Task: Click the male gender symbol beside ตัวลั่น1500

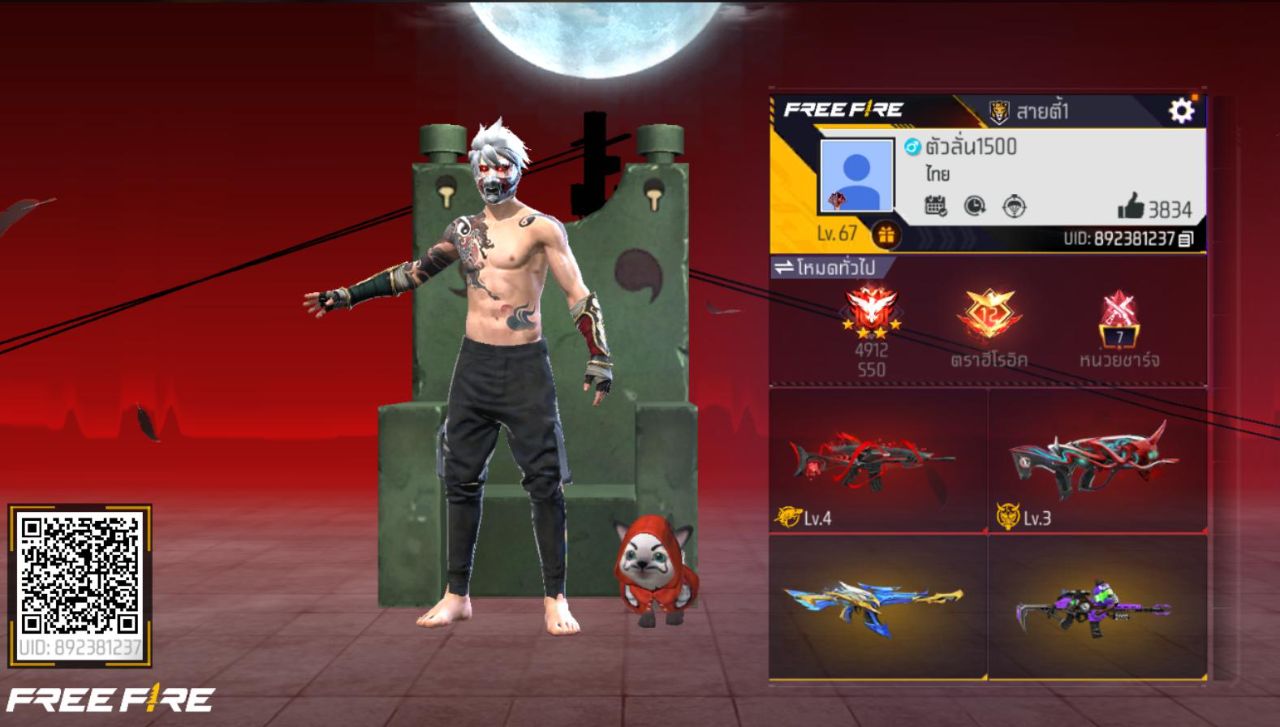Action: [912, 148]
